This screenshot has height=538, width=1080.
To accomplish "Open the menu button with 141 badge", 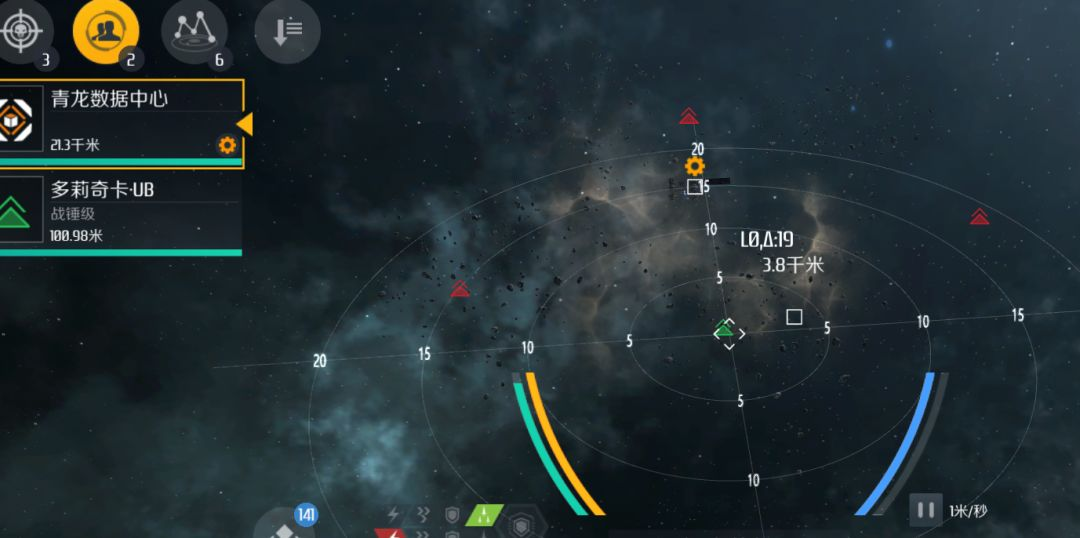I will click(x=287, y=527).
